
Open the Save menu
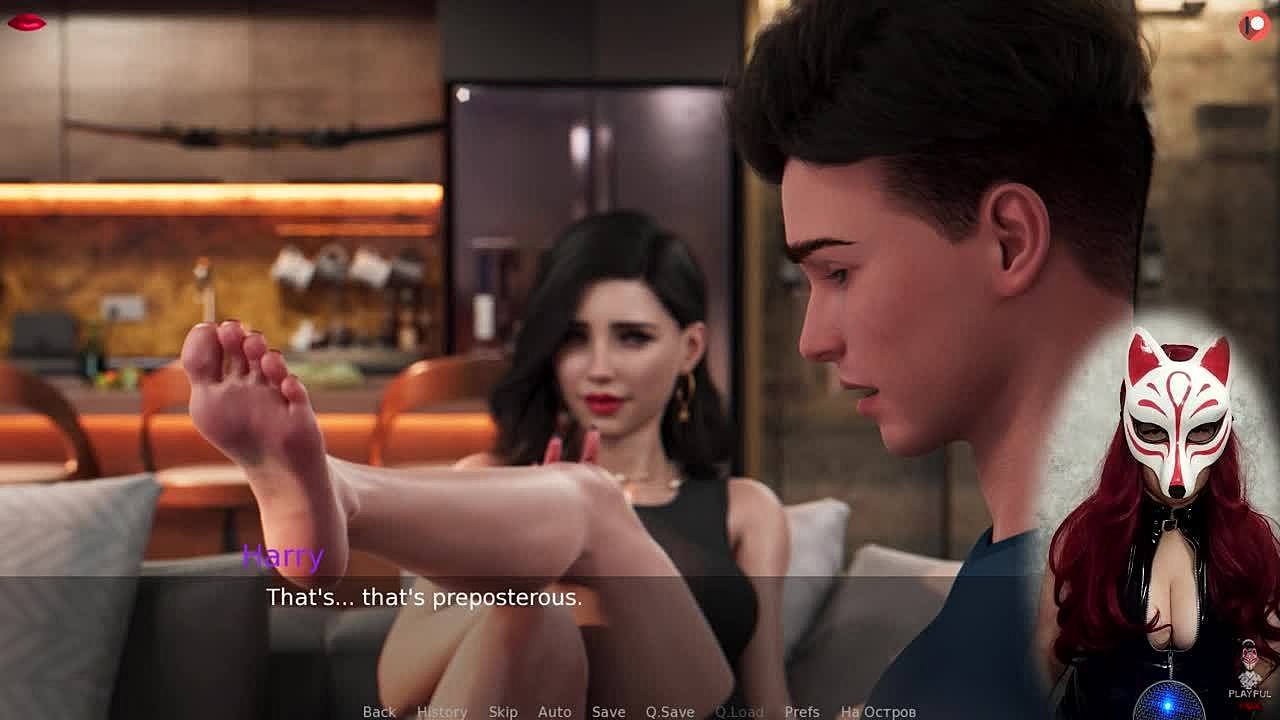click(x=608, y=711)
